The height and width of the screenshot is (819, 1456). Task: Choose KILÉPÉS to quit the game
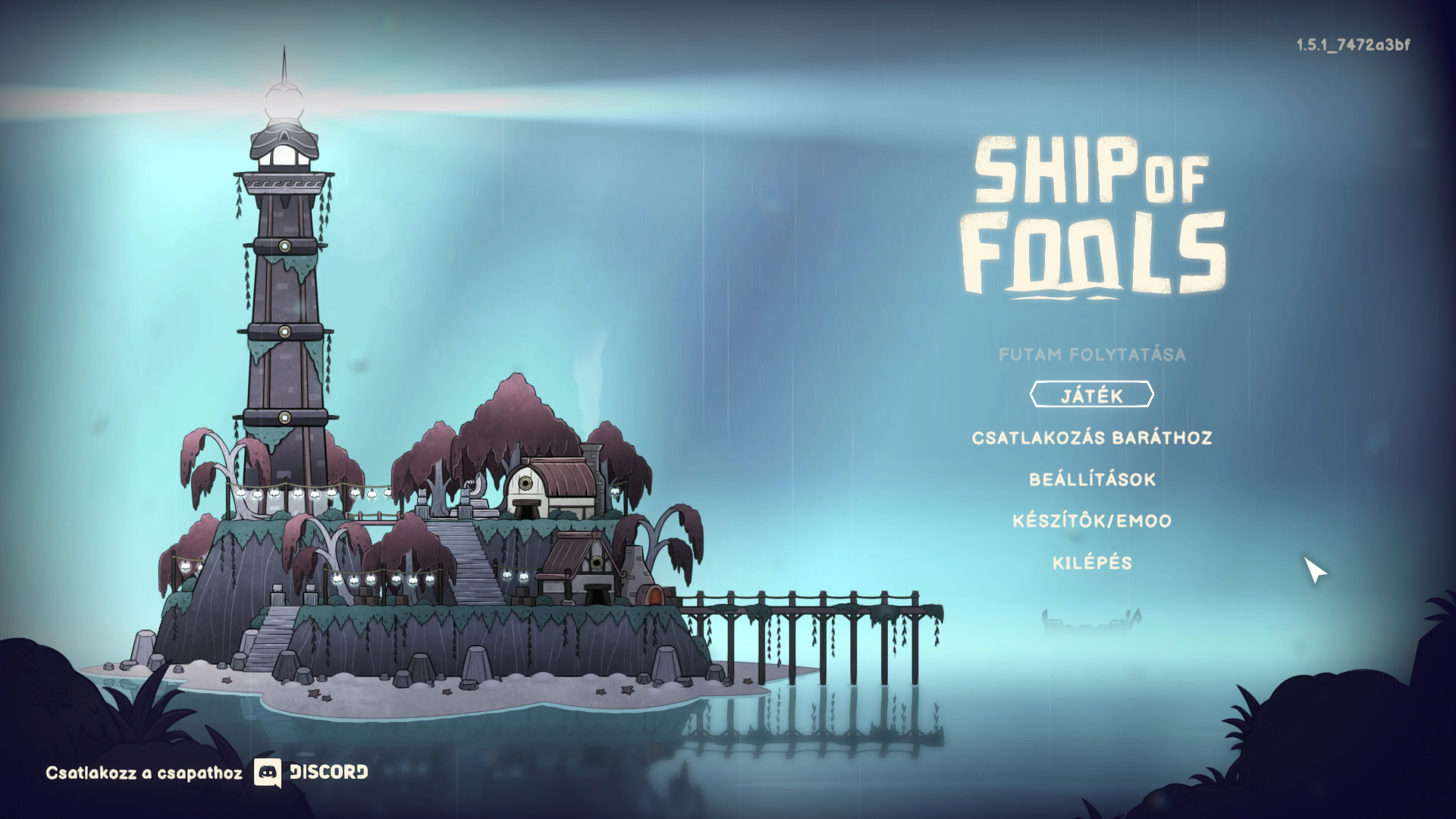click(1092, 563)
